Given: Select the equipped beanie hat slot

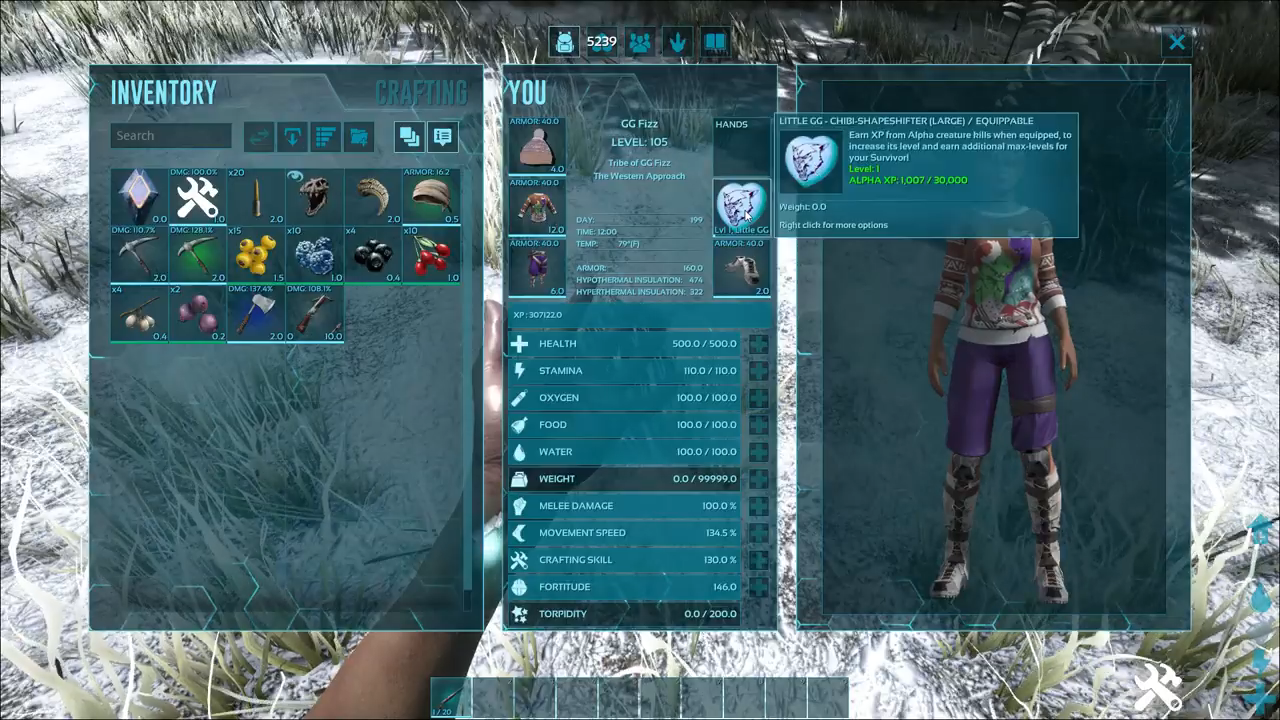Looking at the screenshot, I should pyautogui.click(x=536, y=146).
